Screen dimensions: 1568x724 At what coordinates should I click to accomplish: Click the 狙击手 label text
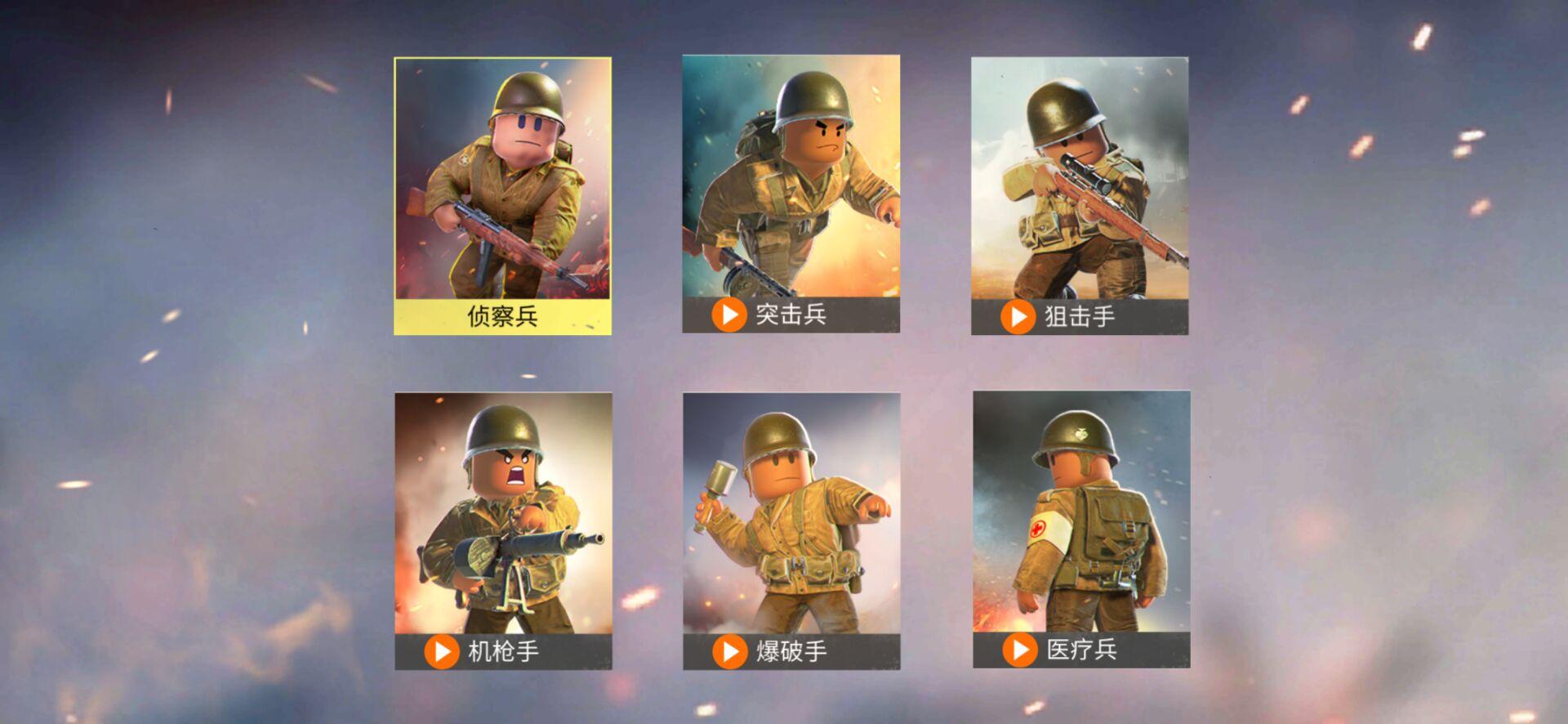click(1080, 314)
